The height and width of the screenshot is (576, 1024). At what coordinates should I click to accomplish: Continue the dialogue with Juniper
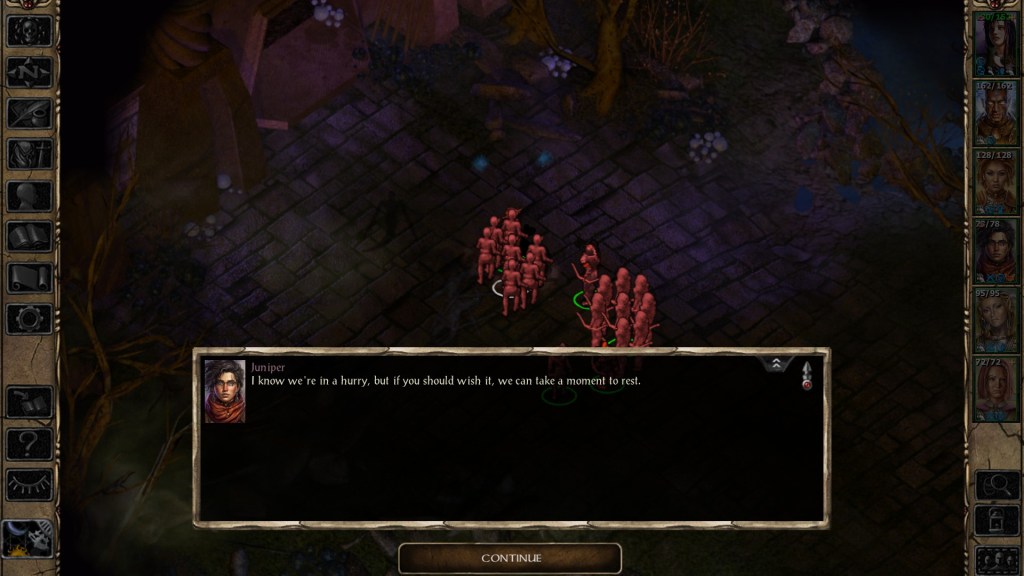[x=510, y=558]
